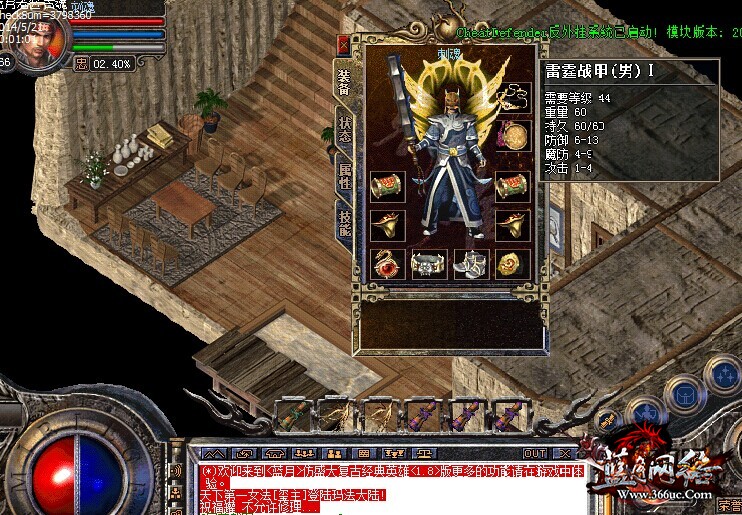
Task: Click the 忠 loyalty icon
Action: 81,63
